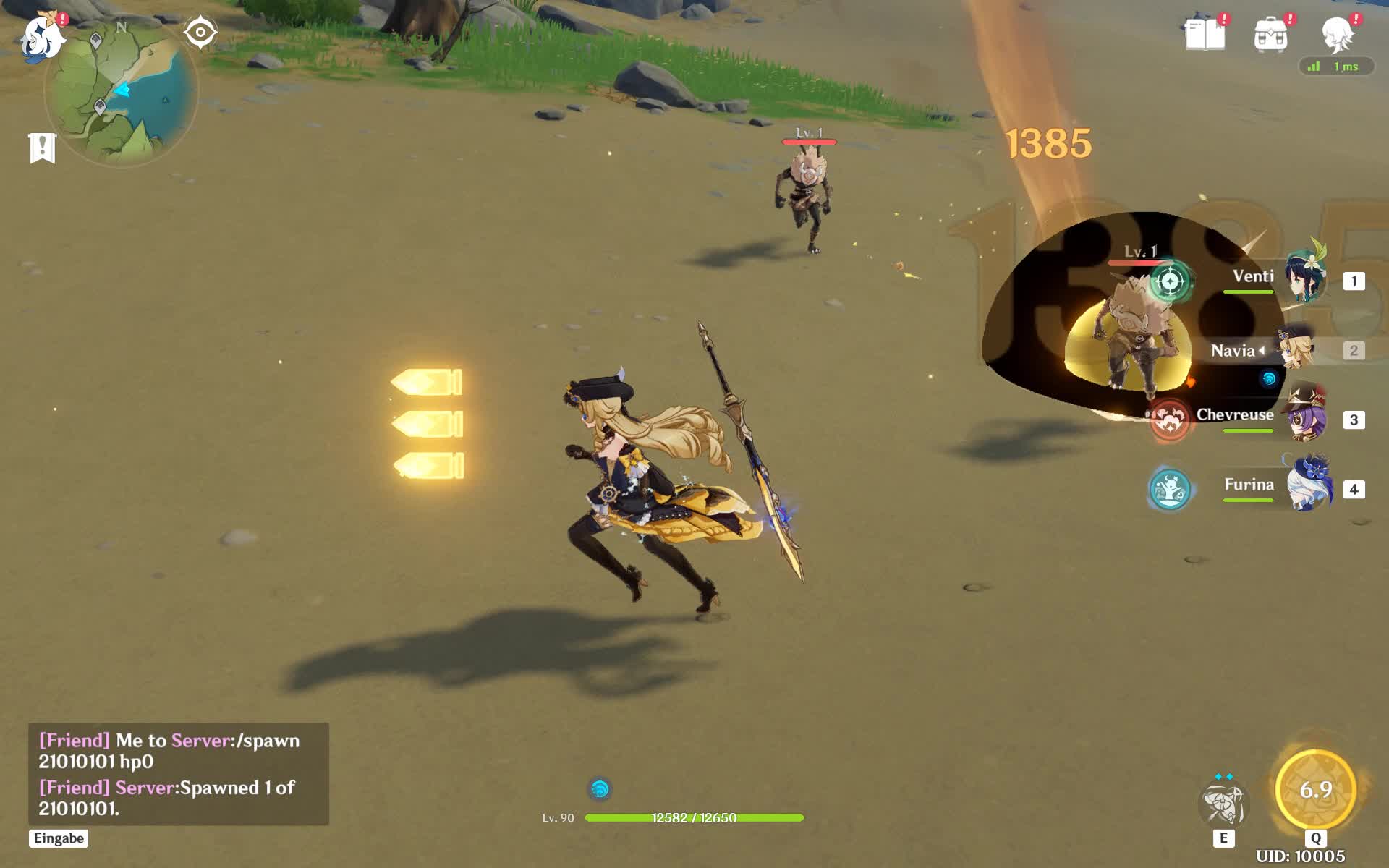Open the quest banner exclamation icon
The image size is (1389, 868).
[43, 148]
